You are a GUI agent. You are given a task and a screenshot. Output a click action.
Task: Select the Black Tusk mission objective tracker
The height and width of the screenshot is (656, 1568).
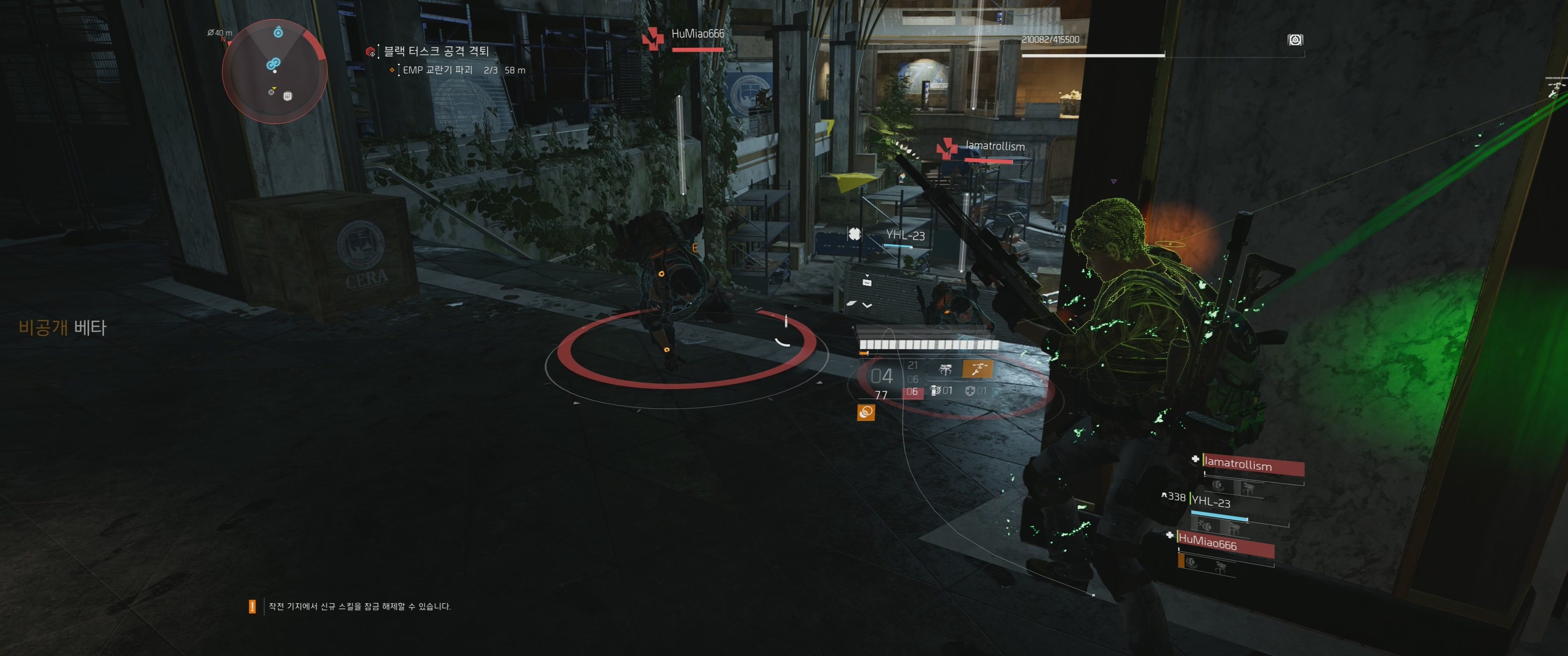pos(436,51)
